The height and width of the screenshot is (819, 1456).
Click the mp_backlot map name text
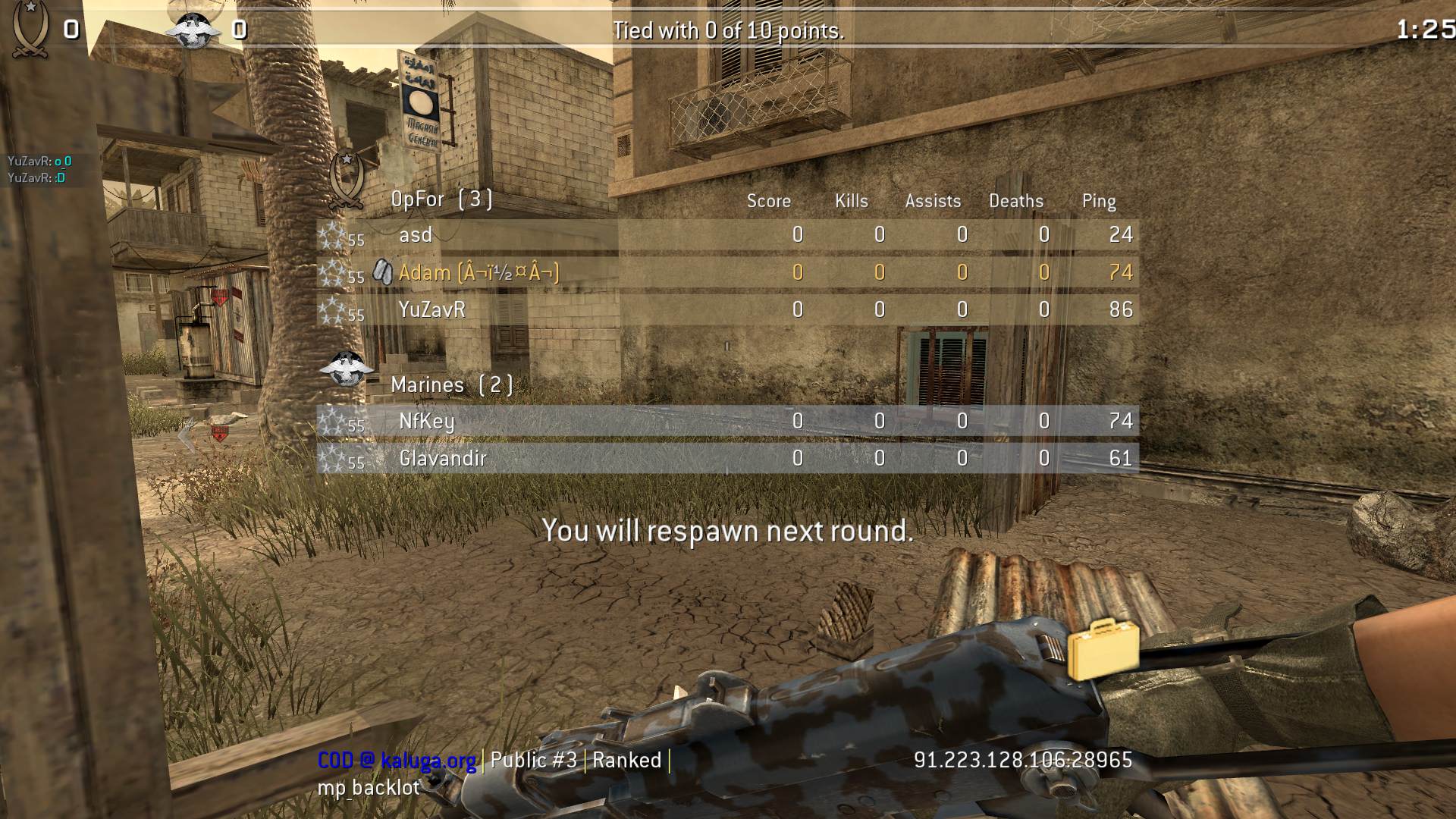[x=366, y=789]
